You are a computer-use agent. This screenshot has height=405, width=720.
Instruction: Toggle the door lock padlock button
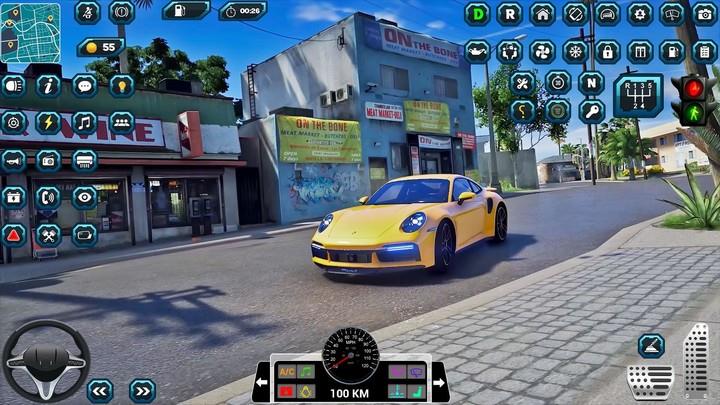click(607, 52)
